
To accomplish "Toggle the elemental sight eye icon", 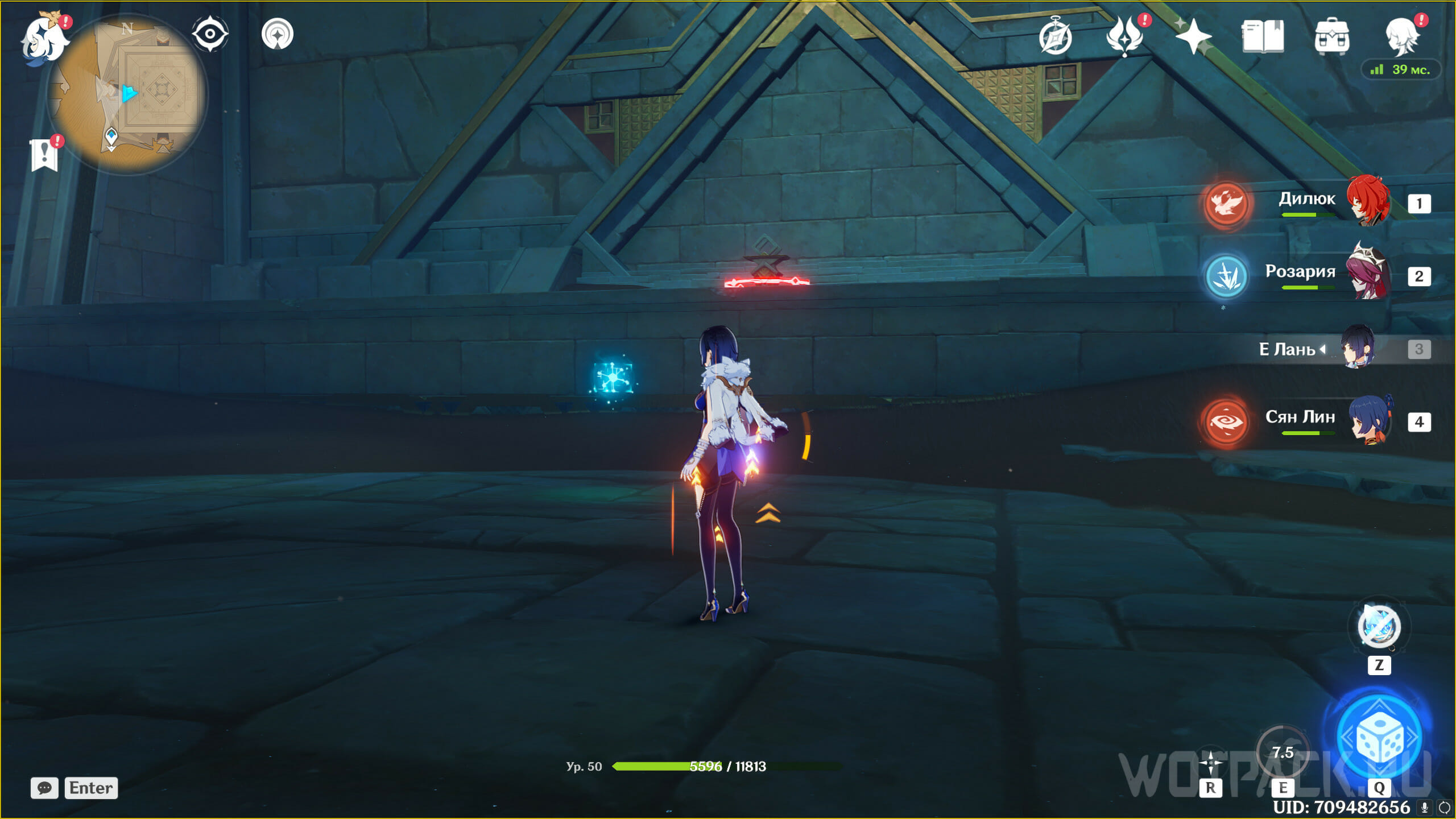I will 210,34.
